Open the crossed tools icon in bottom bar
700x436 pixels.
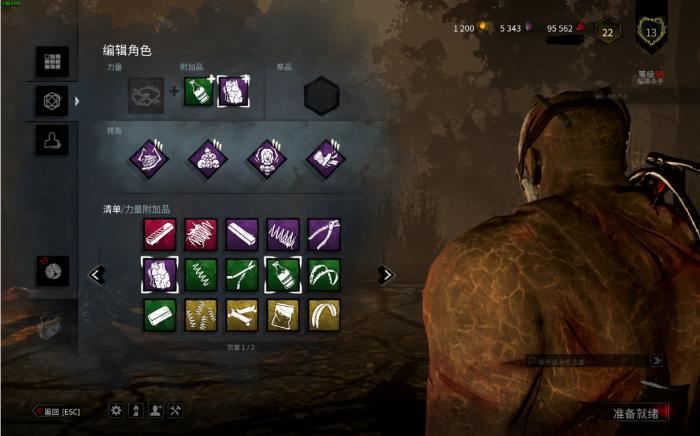[175, 410]
